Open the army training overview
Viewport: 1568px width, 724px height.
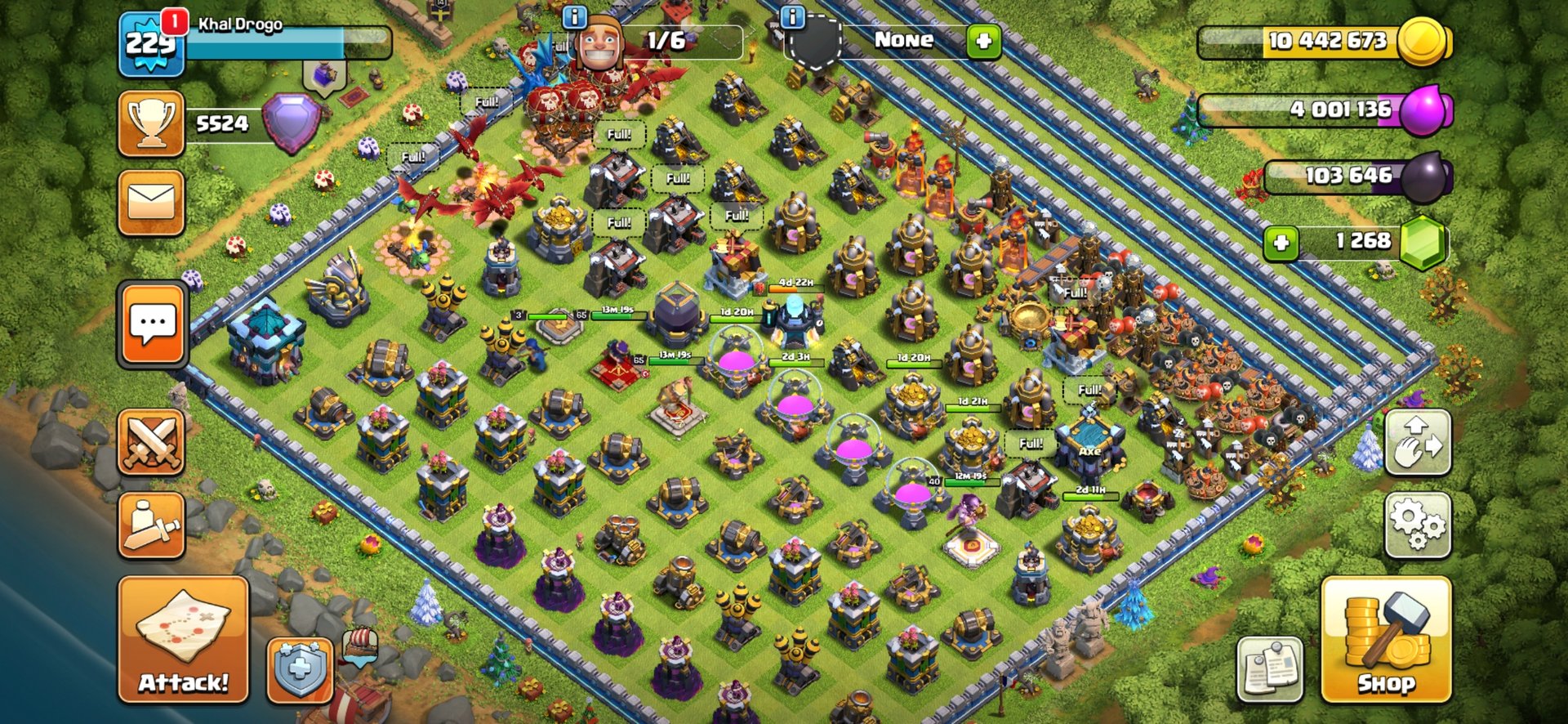[x=151, y=525]
